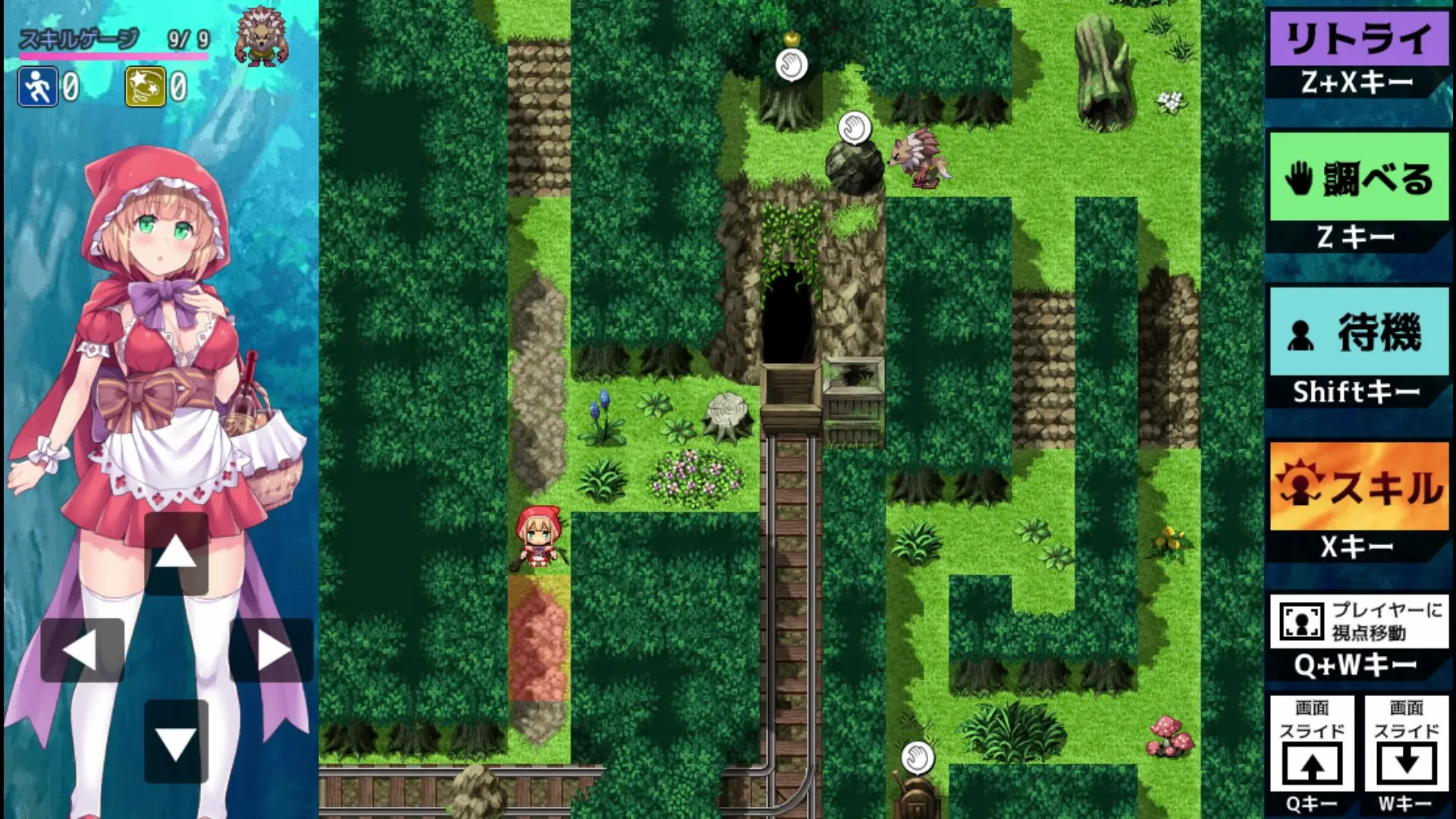Select the blue running figure skill icon
The image size is (1456, 819).
pos(37,87)
